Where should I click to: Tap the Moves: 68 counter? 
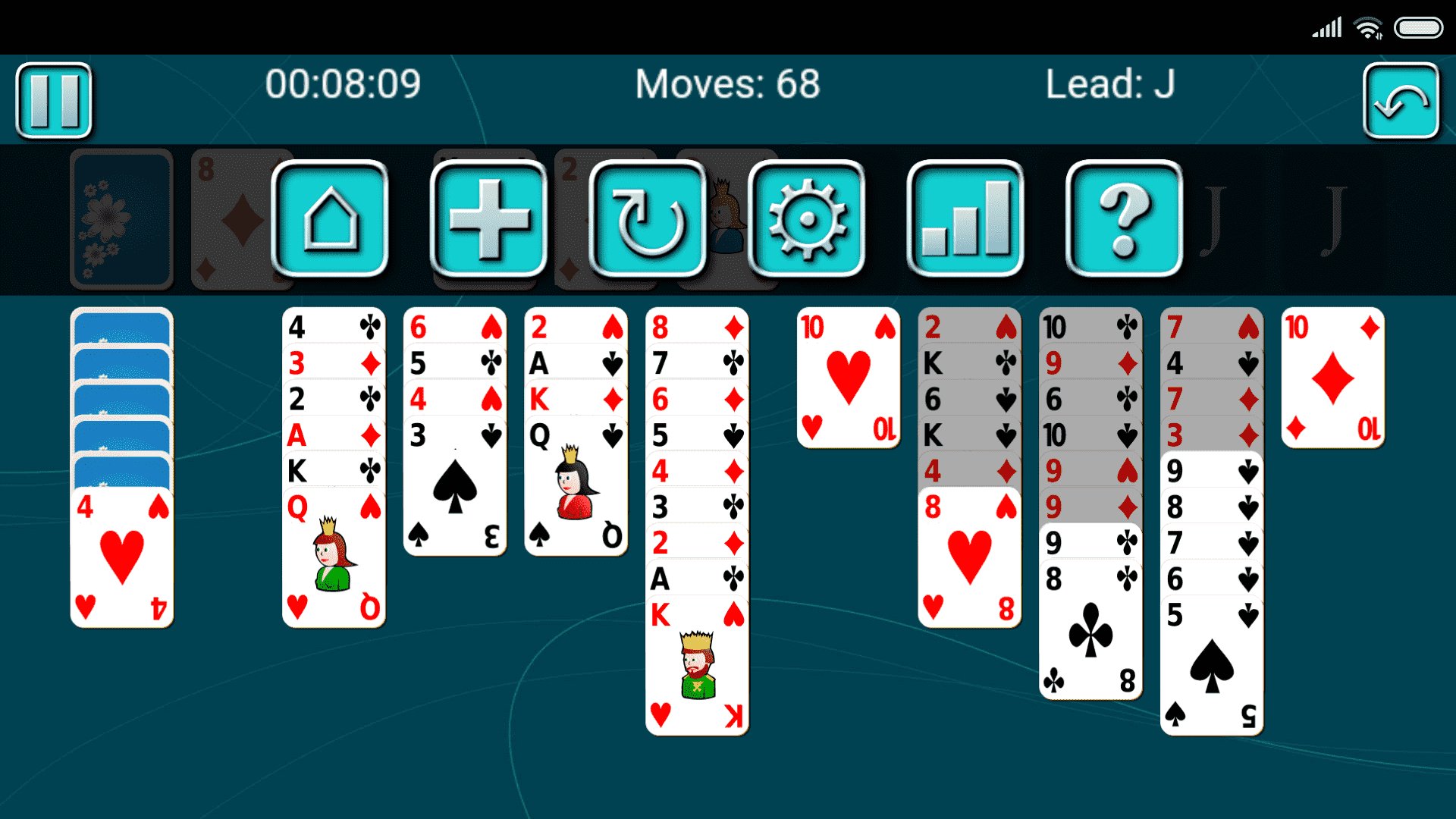[727, 86]
